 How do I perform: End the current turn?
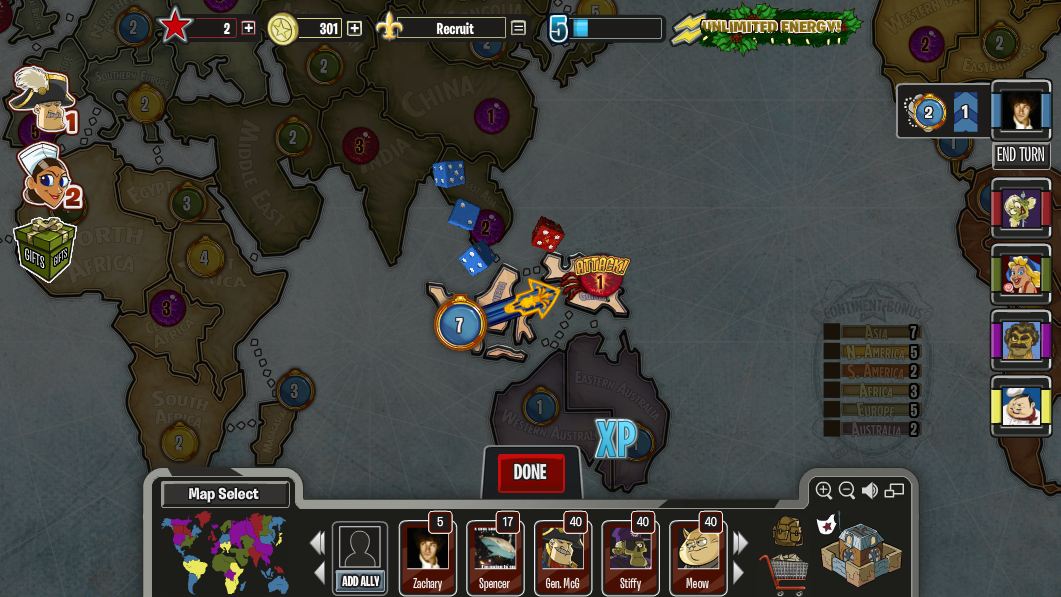(1020, 155)
